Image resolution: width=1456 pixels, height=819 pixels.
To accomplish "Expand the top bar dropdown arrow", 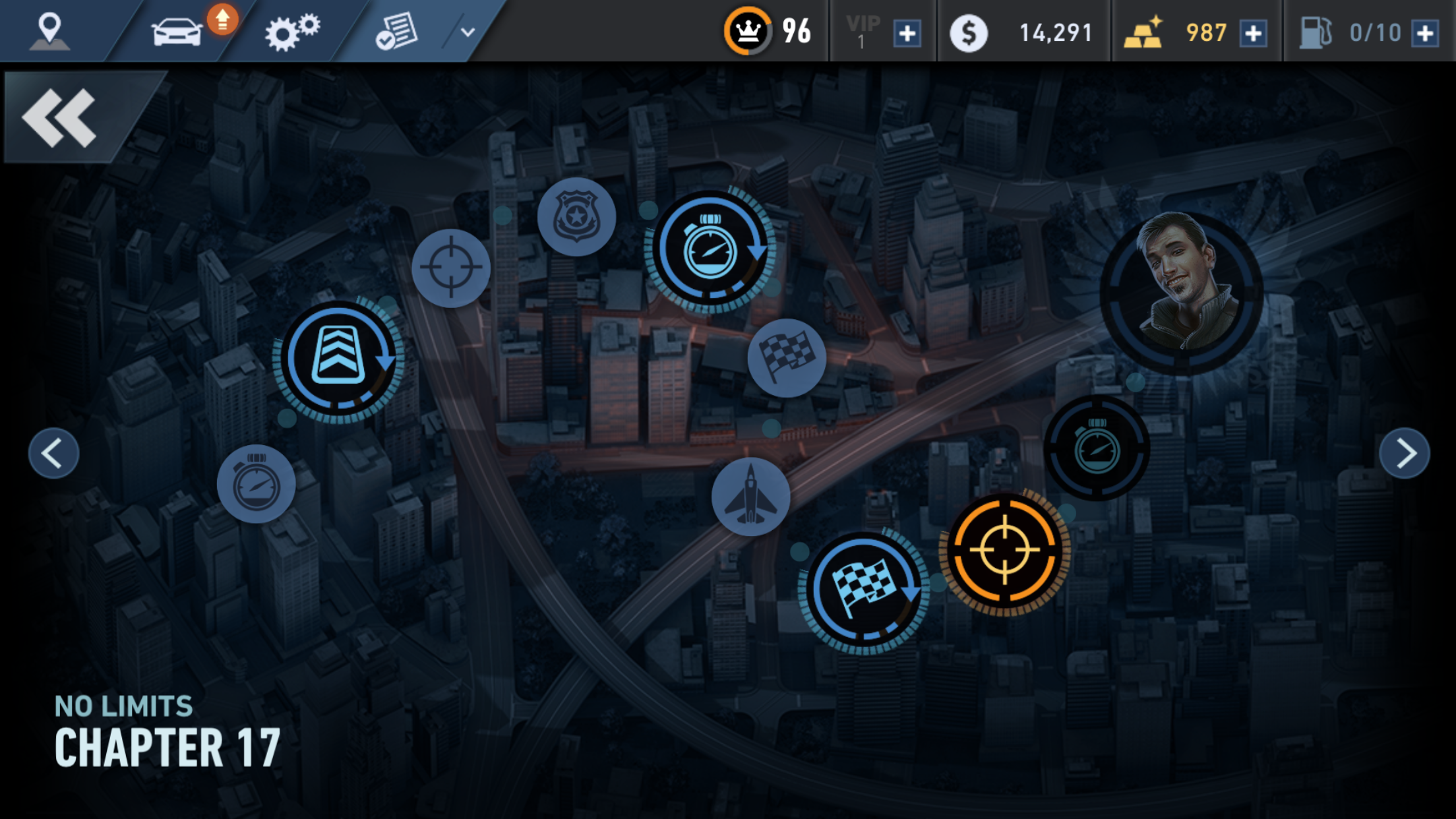I will pos(468,32).
